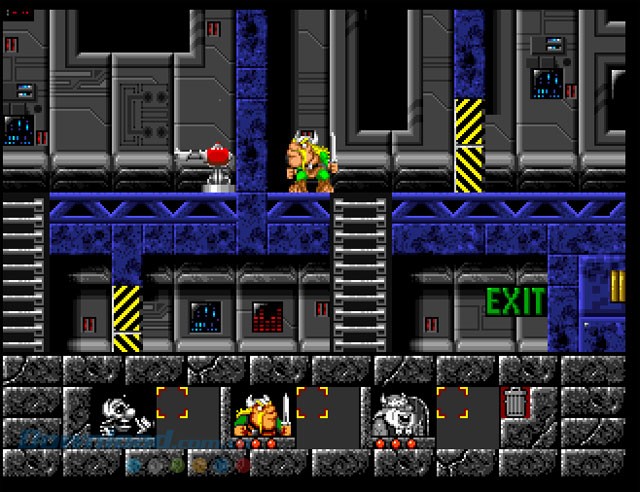The height and width of the screenshot is (492, 640).
Task: Click the skeleton portrait of the dead viking
Action: [x=122, y=412]
